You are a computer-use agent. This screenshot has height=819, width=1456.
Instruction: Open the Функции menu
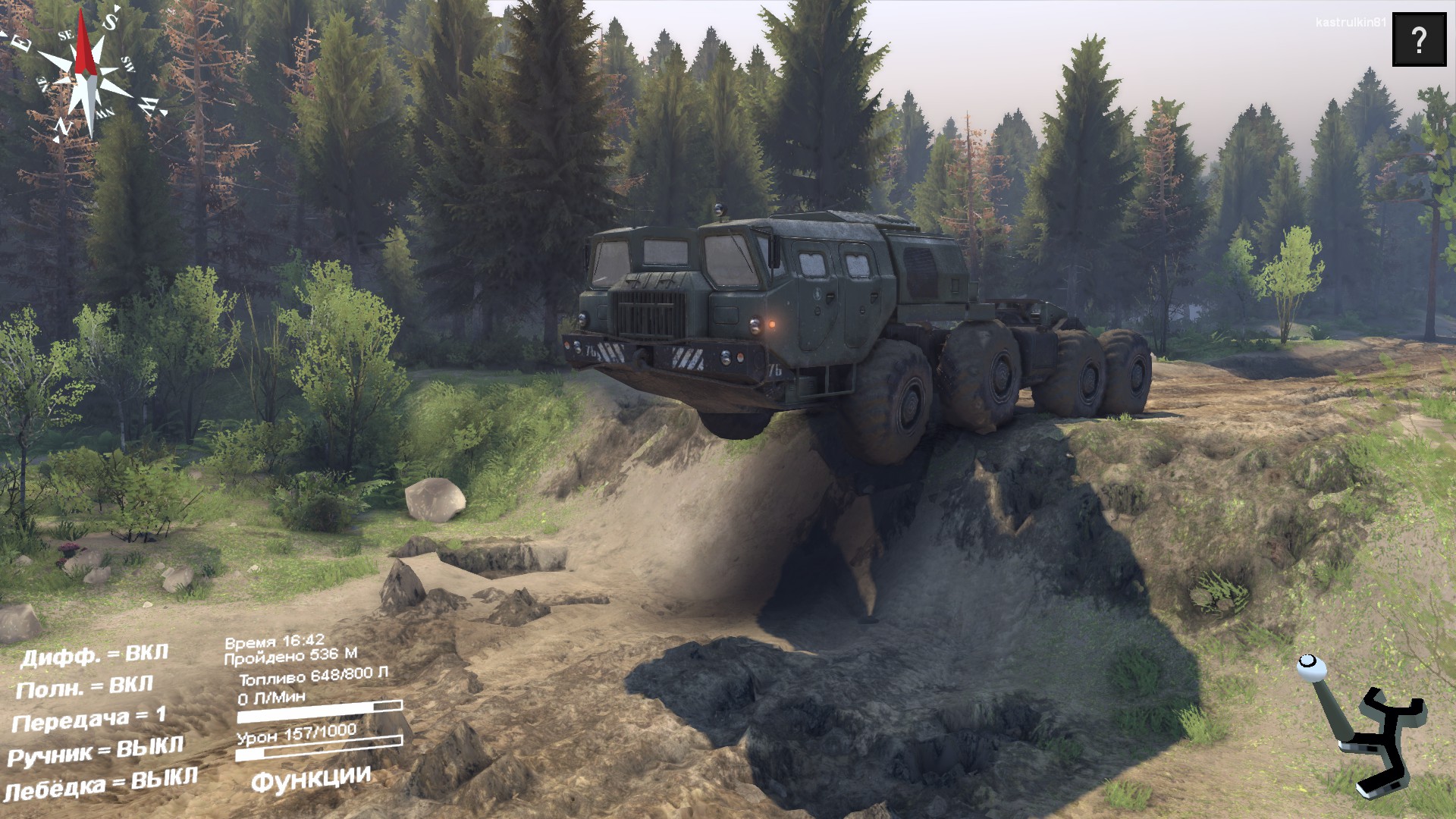click(311, 779)
